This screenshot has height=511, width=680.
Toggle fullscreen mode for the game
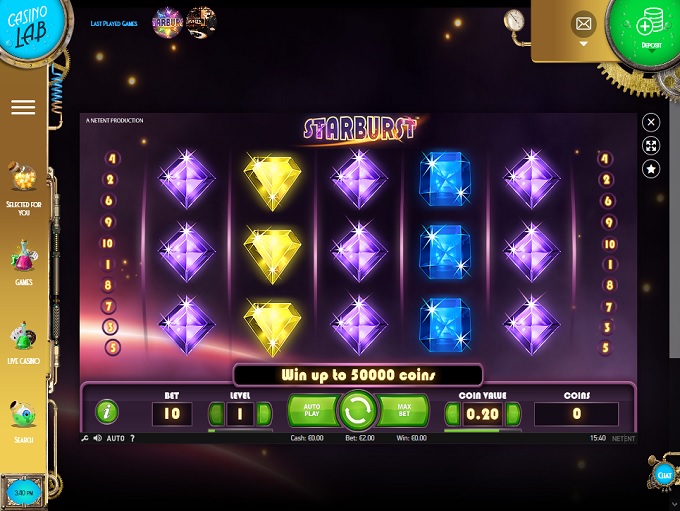(x=651, y=146)
